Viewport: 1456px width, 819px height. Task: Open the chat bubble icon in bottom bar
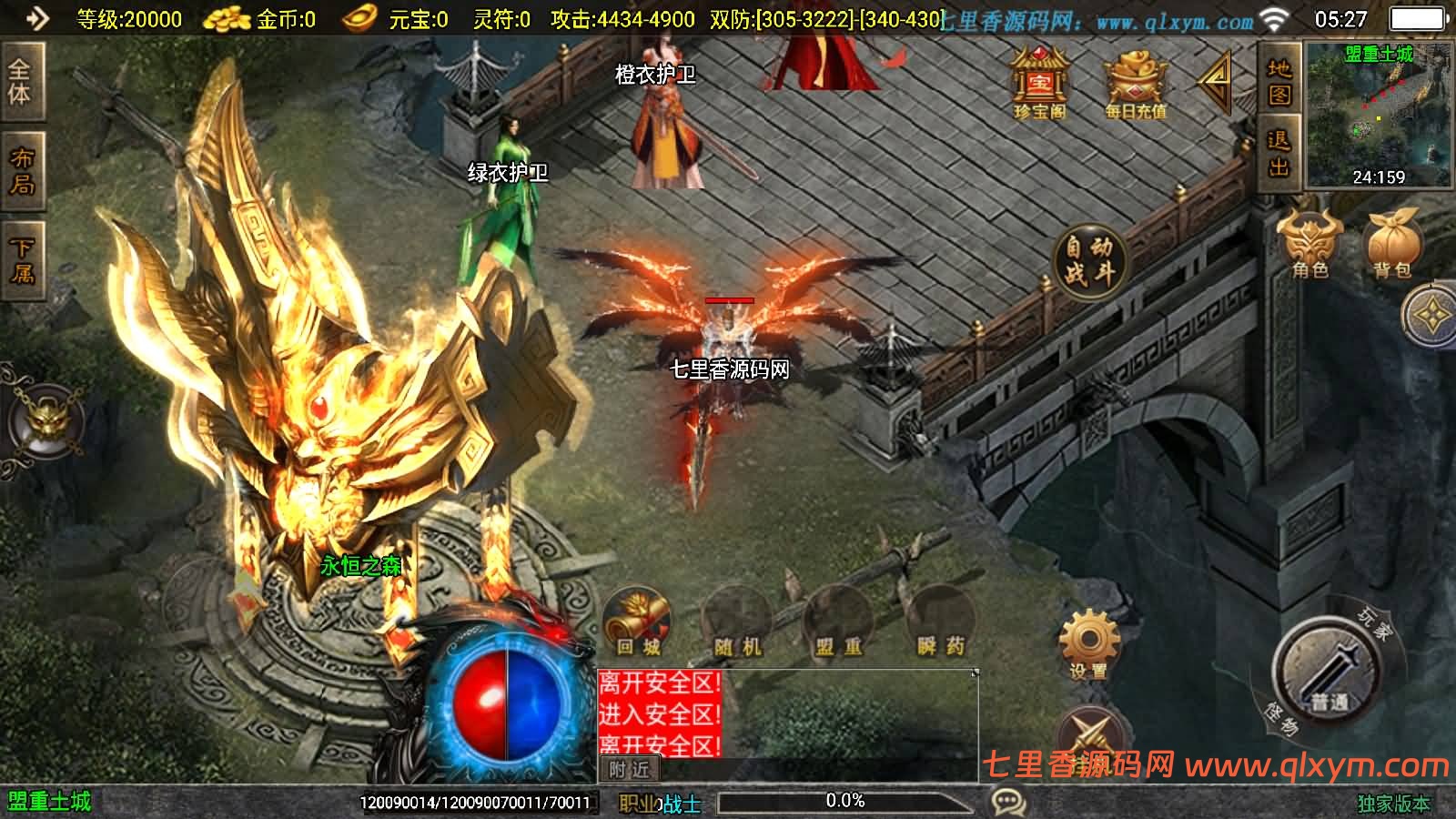coord(1005,802)
